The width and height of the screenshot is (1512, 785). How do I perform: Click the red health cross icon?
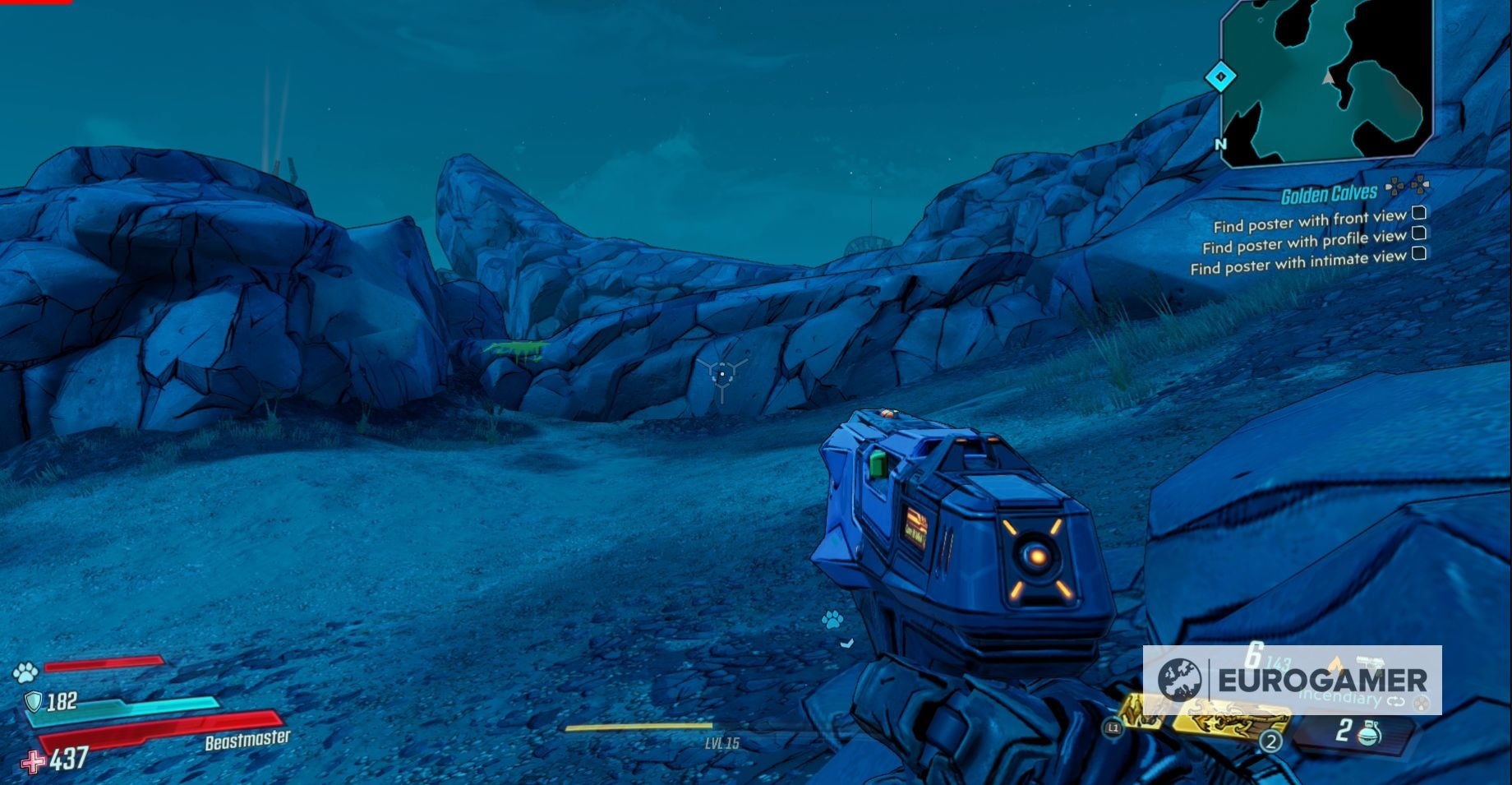pos(33,762)
